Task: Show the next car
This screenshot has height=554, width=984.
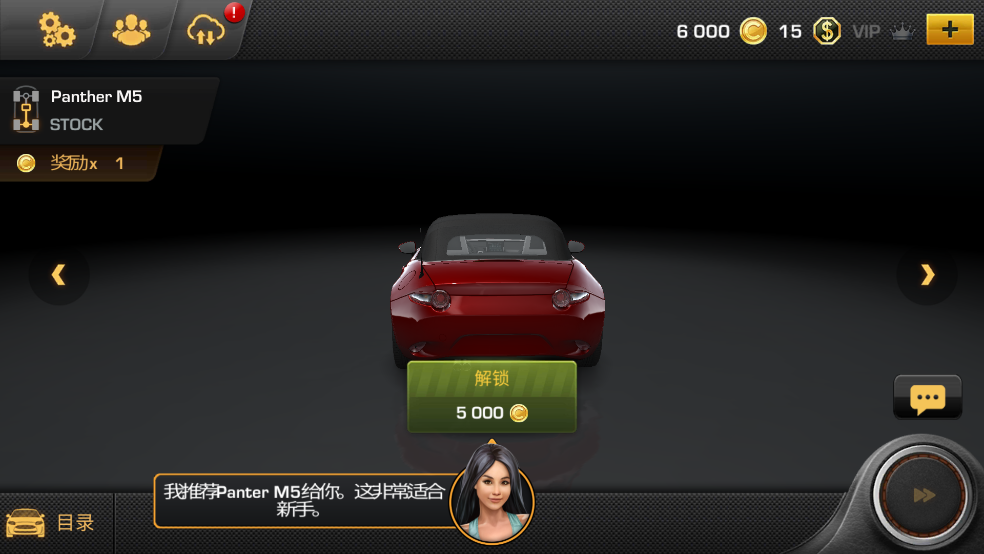Action: click(x=927, y=275)
